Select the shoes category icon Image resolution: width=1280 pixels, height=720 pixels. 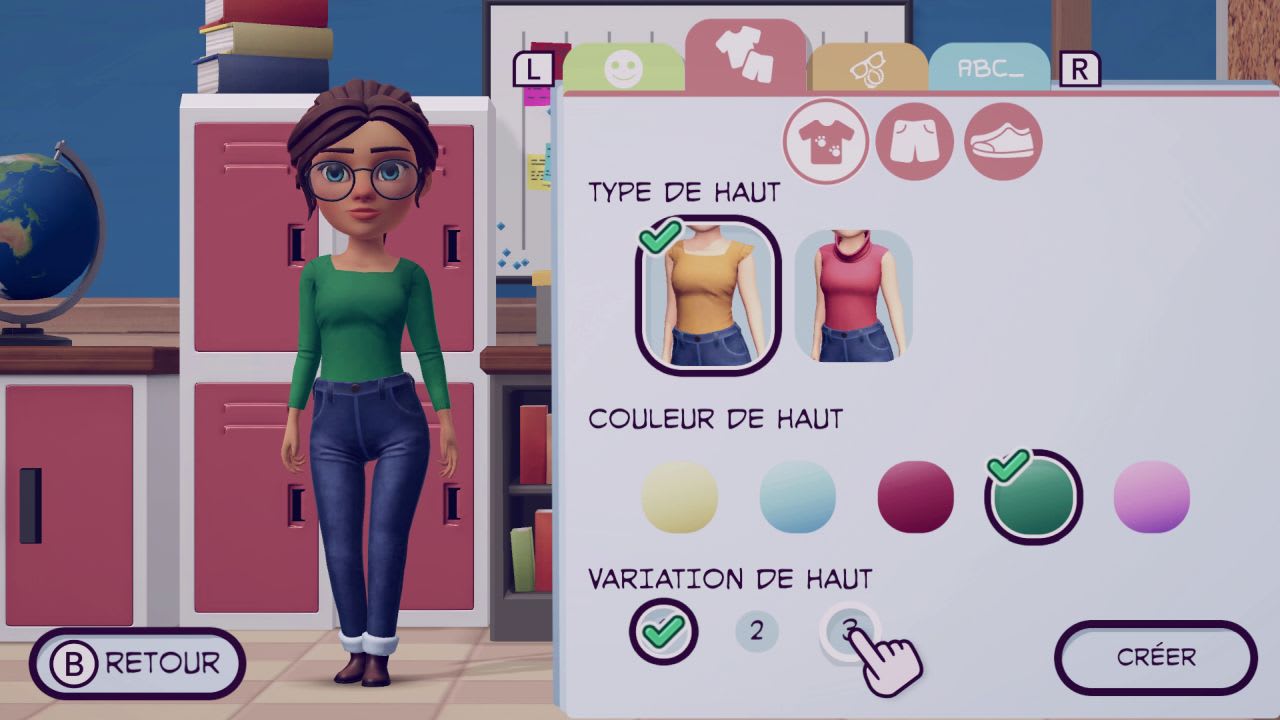[x=1001, y=142]
